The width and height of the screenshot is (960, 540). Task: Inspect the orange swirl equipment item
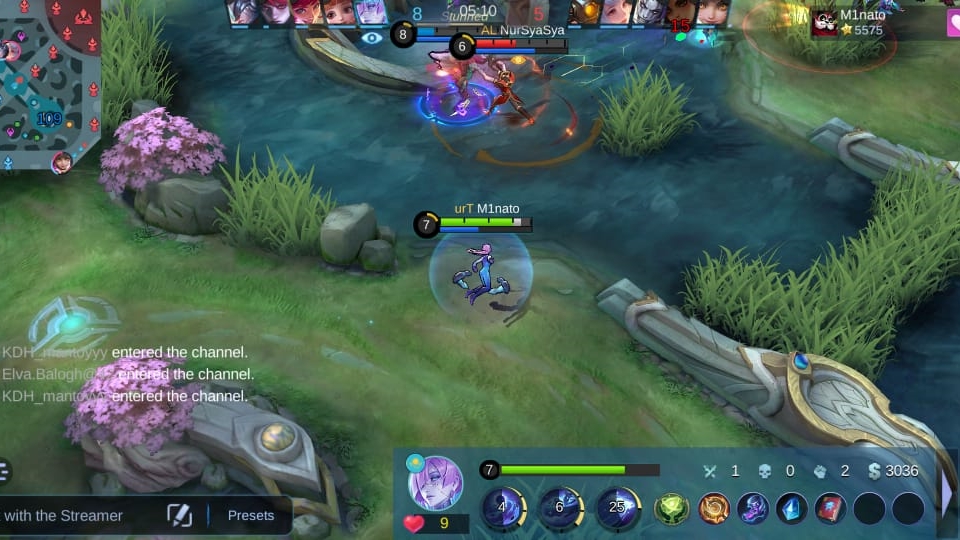pyautogui.click(x=713, y=509)
